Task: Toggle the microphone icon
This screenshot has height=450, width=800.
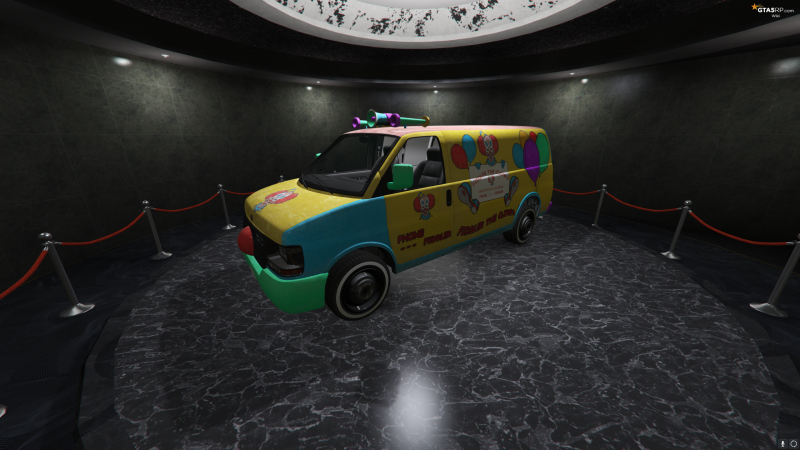Action: pos(781,441)
